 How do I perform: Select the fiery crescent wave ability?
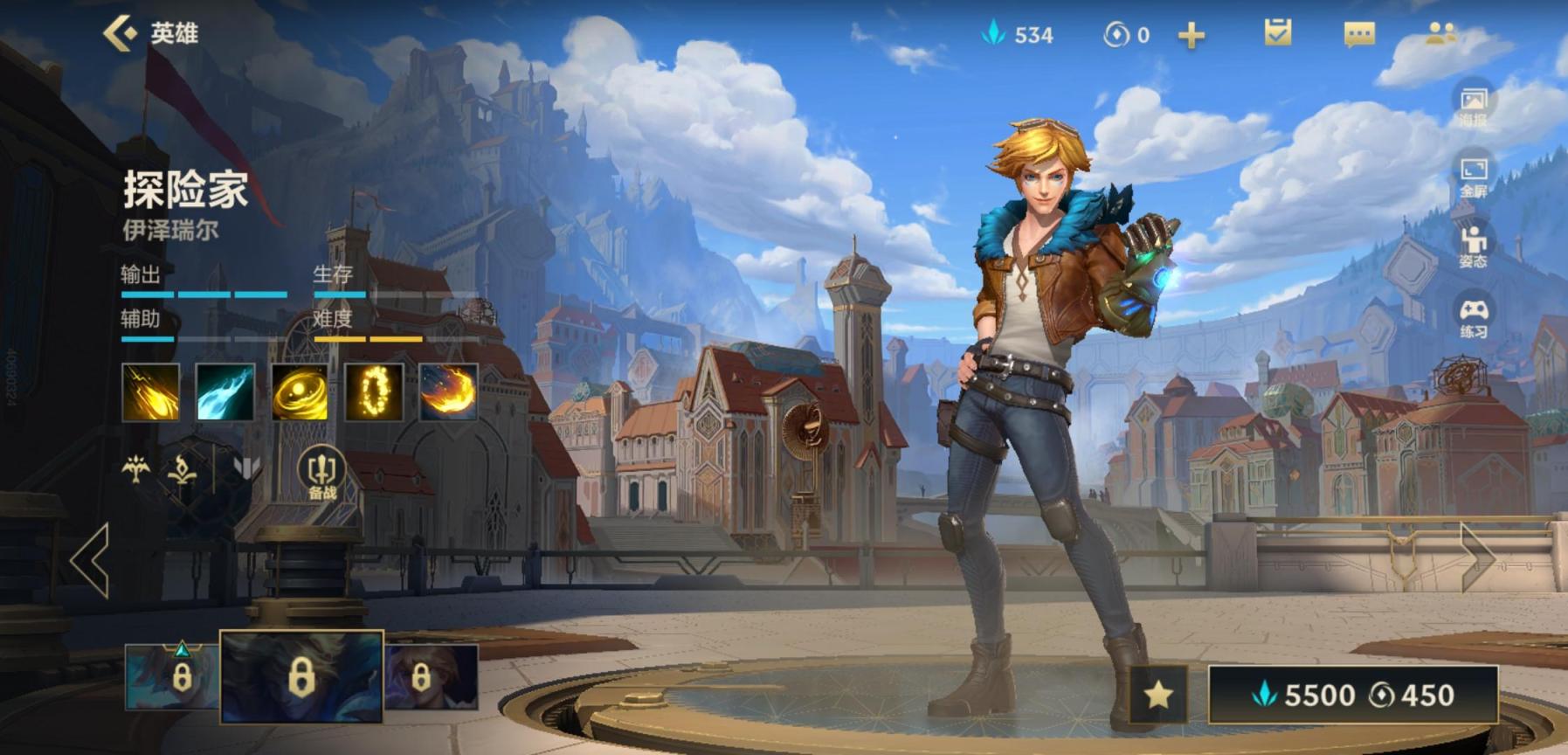pyautogui.click(x=448, y=392)
